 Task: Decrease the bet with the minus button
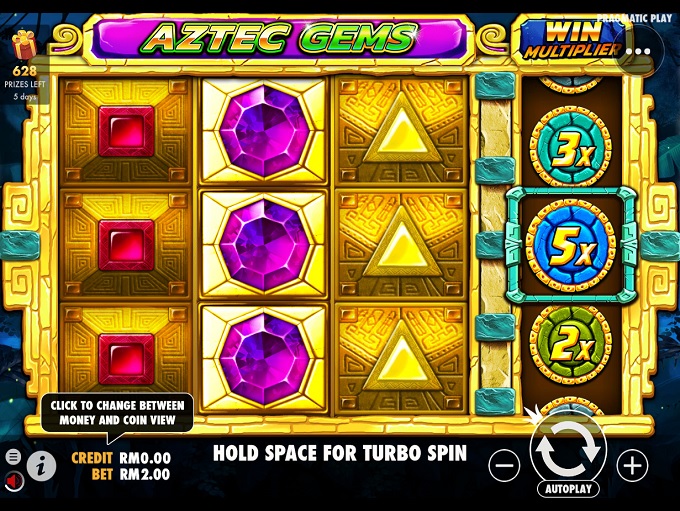[x=506, y=464]
